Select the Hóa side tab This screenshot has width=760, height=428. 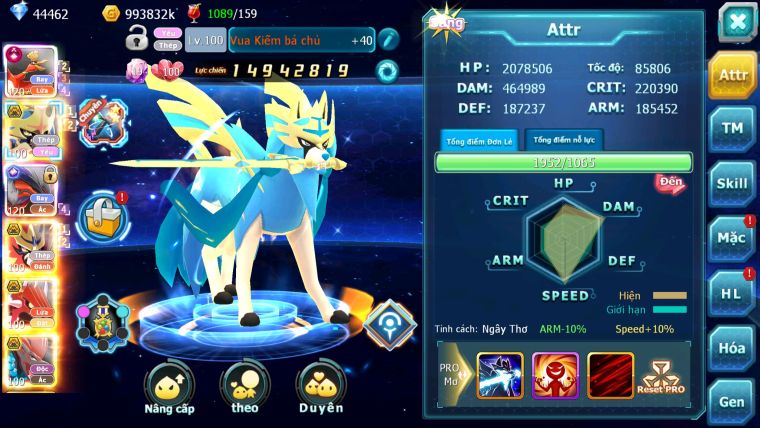coord(733,347)
